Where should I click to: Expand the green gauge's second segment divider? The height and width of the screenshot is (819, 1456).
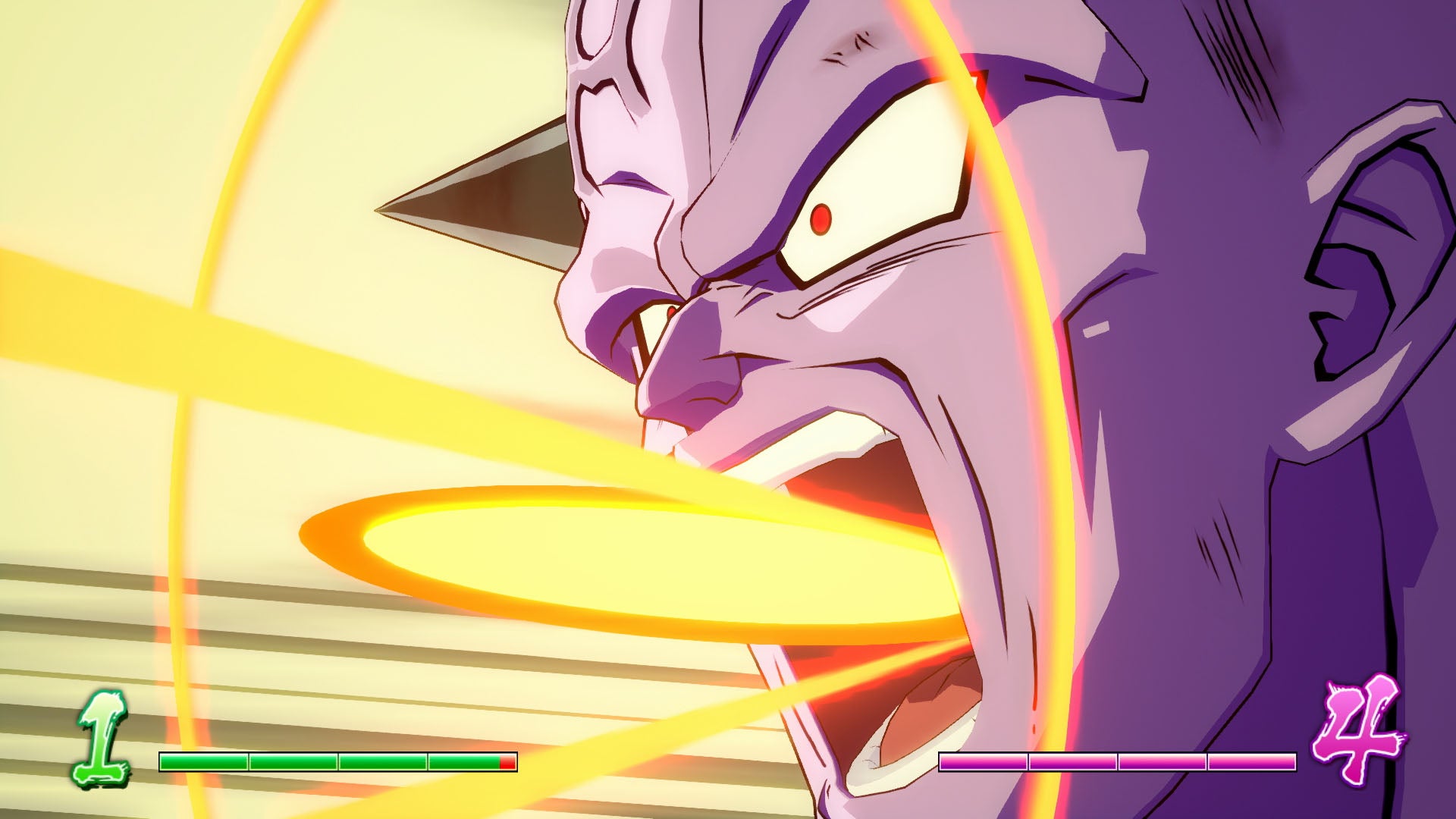(337, 761)
